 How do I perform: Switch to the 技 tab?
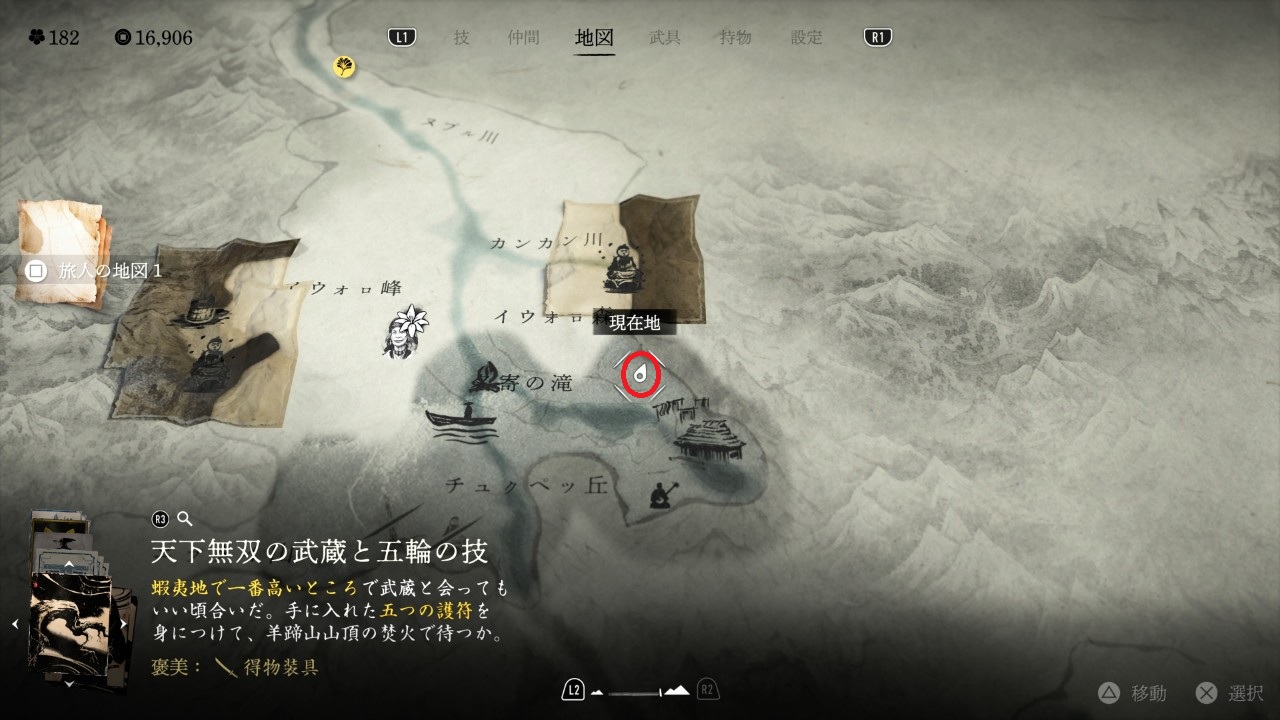click(x=461, y=38)
